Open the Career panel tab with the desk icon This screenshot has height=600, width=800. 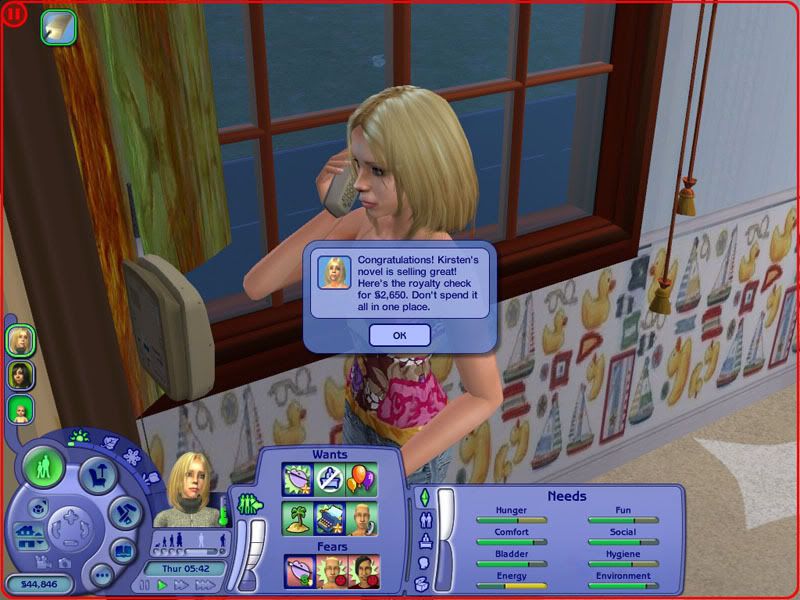point(425,541)
